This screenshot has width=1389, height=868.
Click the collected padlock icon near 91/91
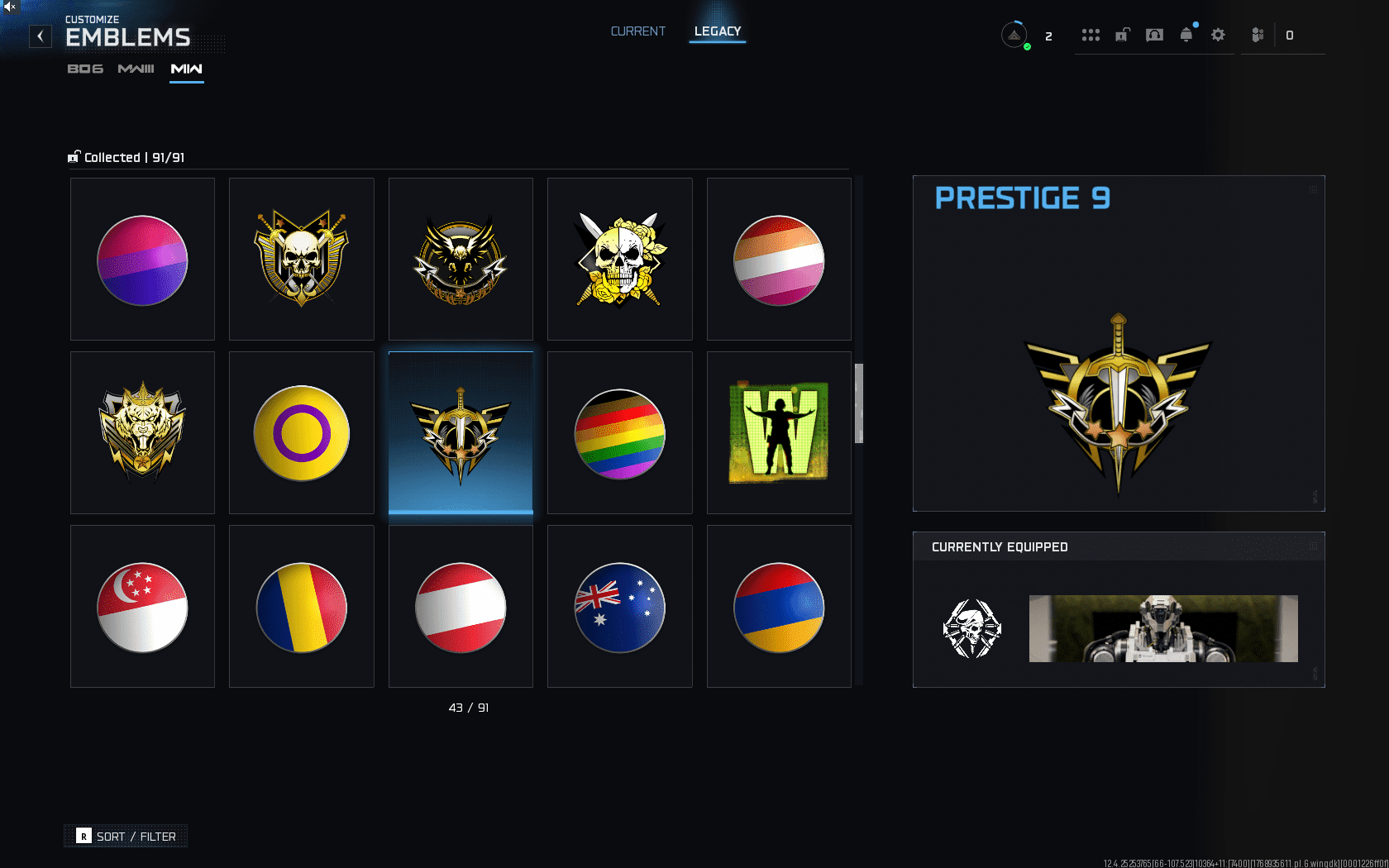click(74, 156)
